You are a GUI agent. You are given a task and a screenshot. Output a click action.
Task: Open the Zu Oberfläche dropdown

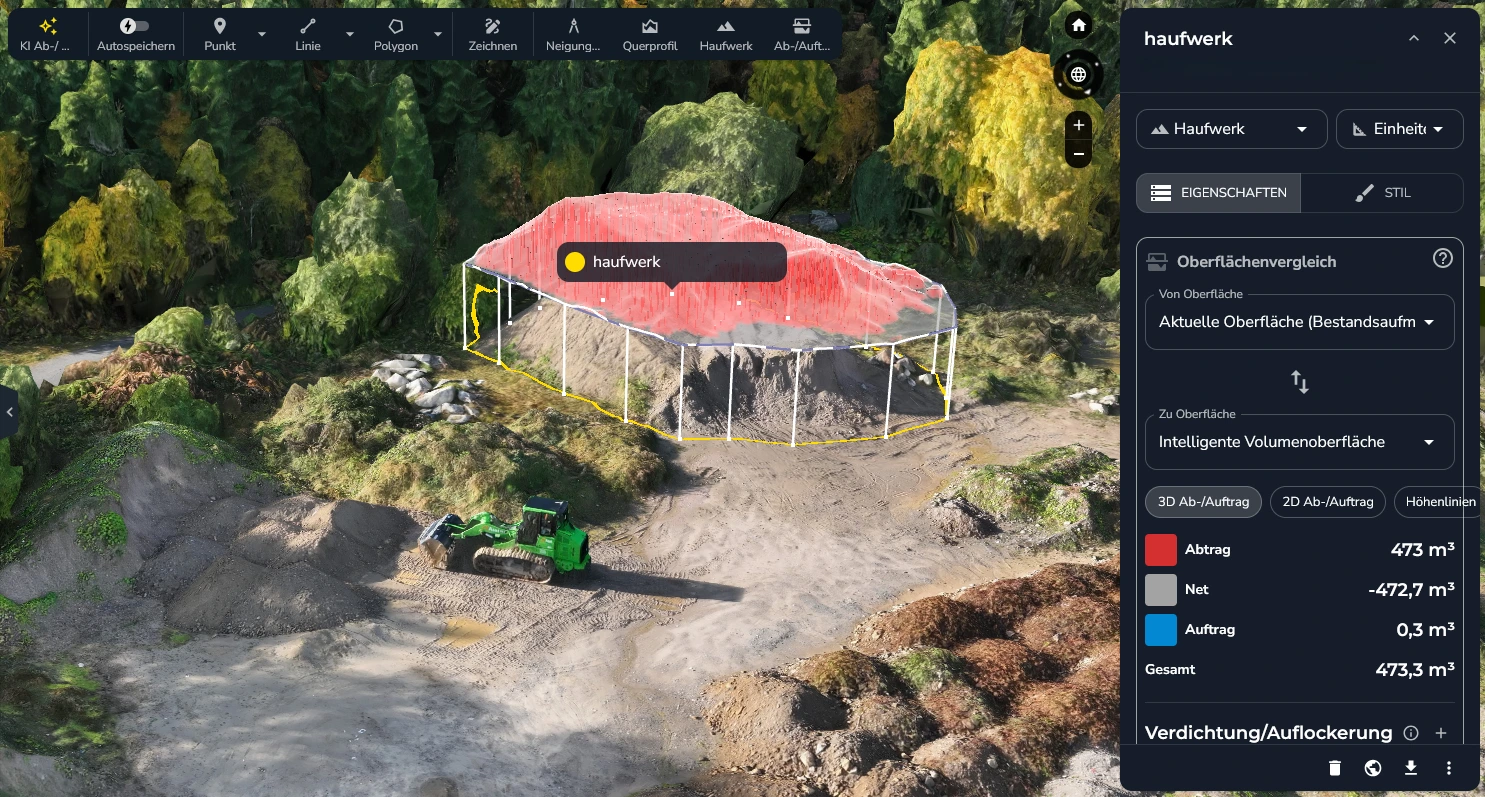(1299, 442)
